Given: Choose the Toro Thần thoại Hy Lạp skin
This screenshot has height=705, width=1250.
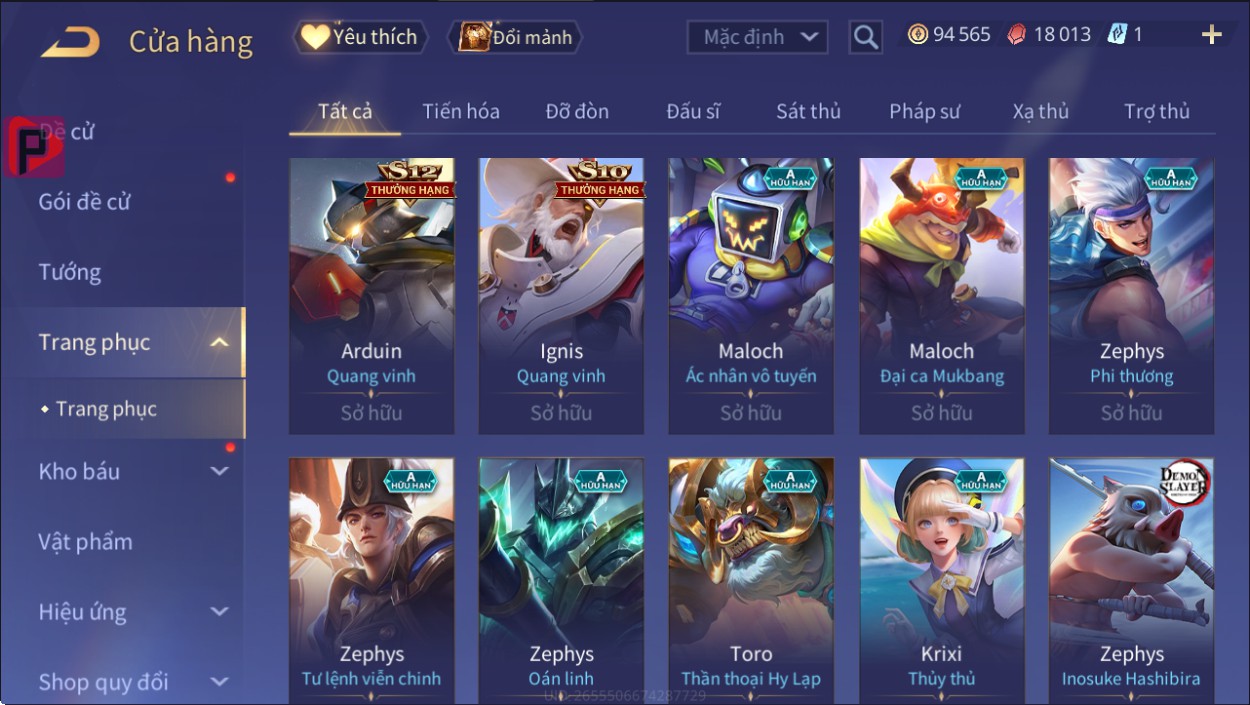Looking at the screenshot, I should point(751,580).
